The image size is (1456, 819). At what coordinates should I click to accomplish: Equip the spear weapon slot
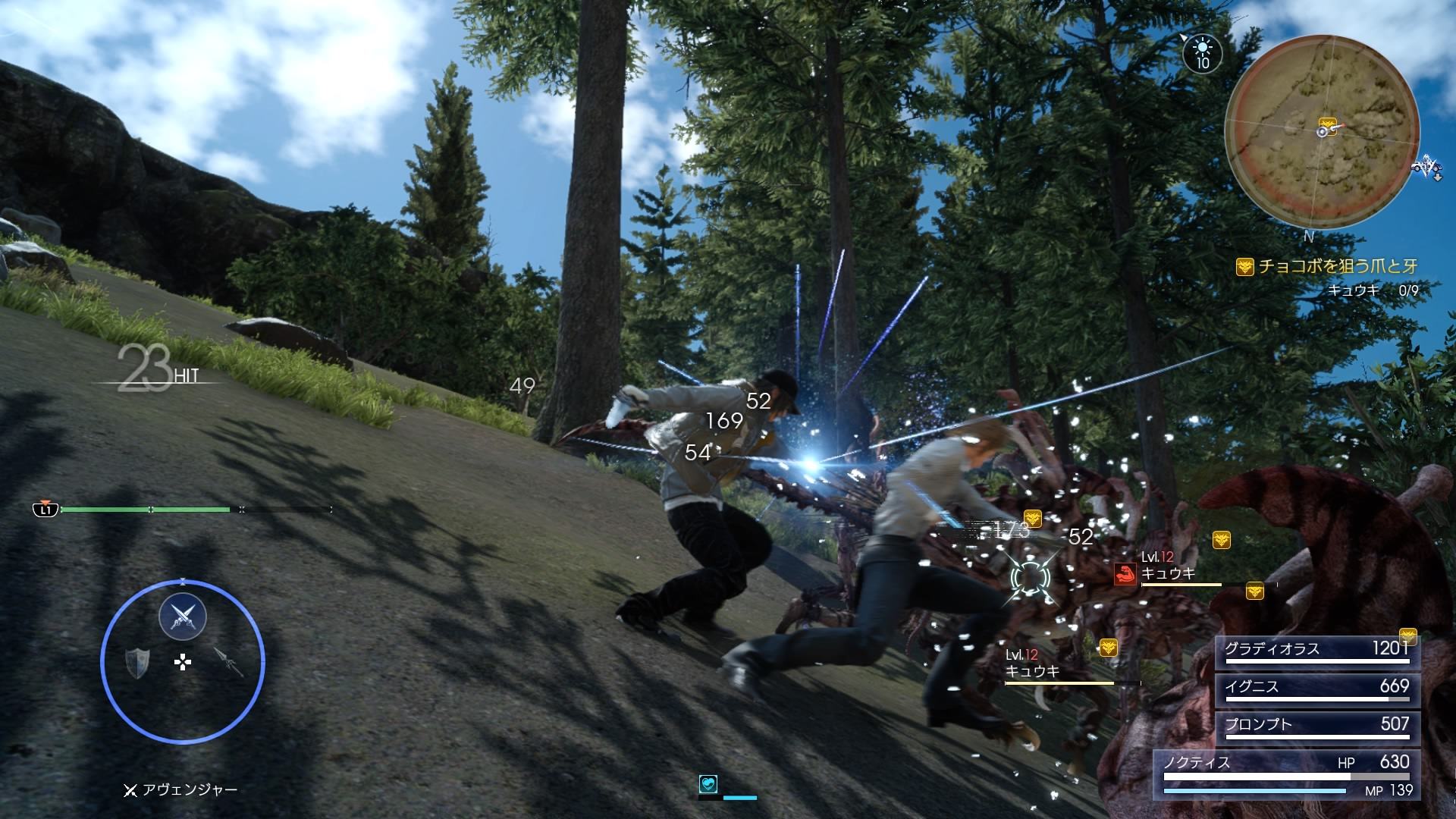(x=228, y=662)
